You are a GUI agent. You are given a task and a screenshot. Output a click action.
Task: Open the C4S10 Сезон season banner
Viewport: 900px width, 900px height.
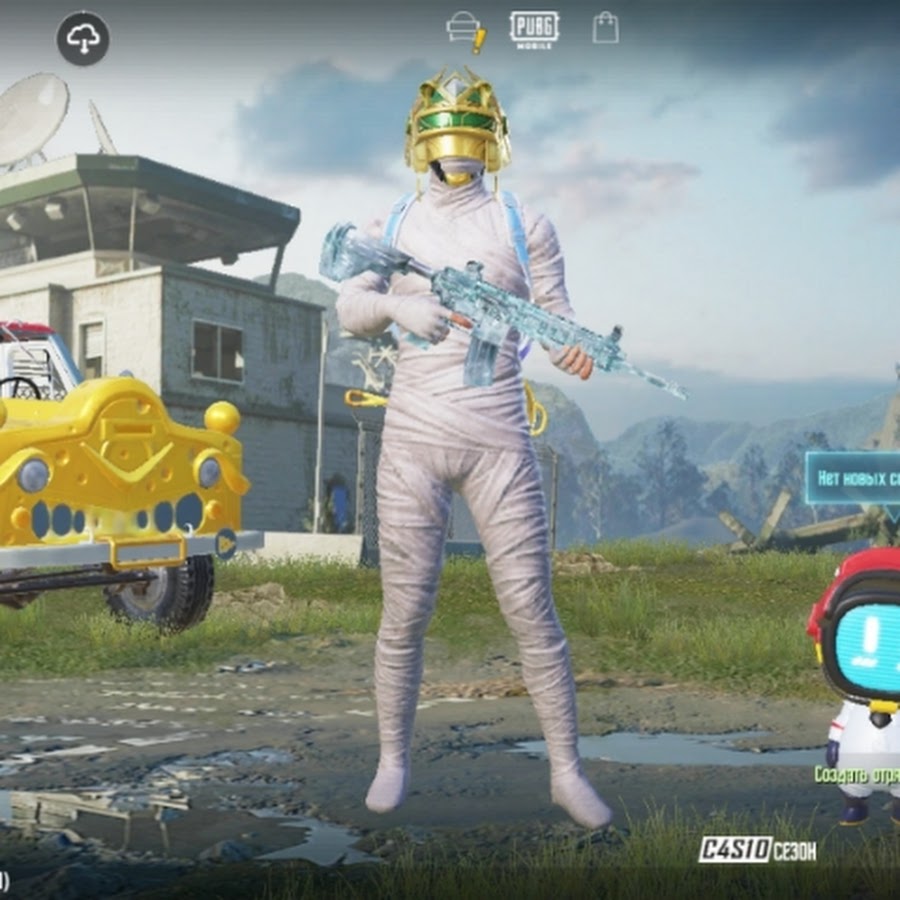pos(757,850)
